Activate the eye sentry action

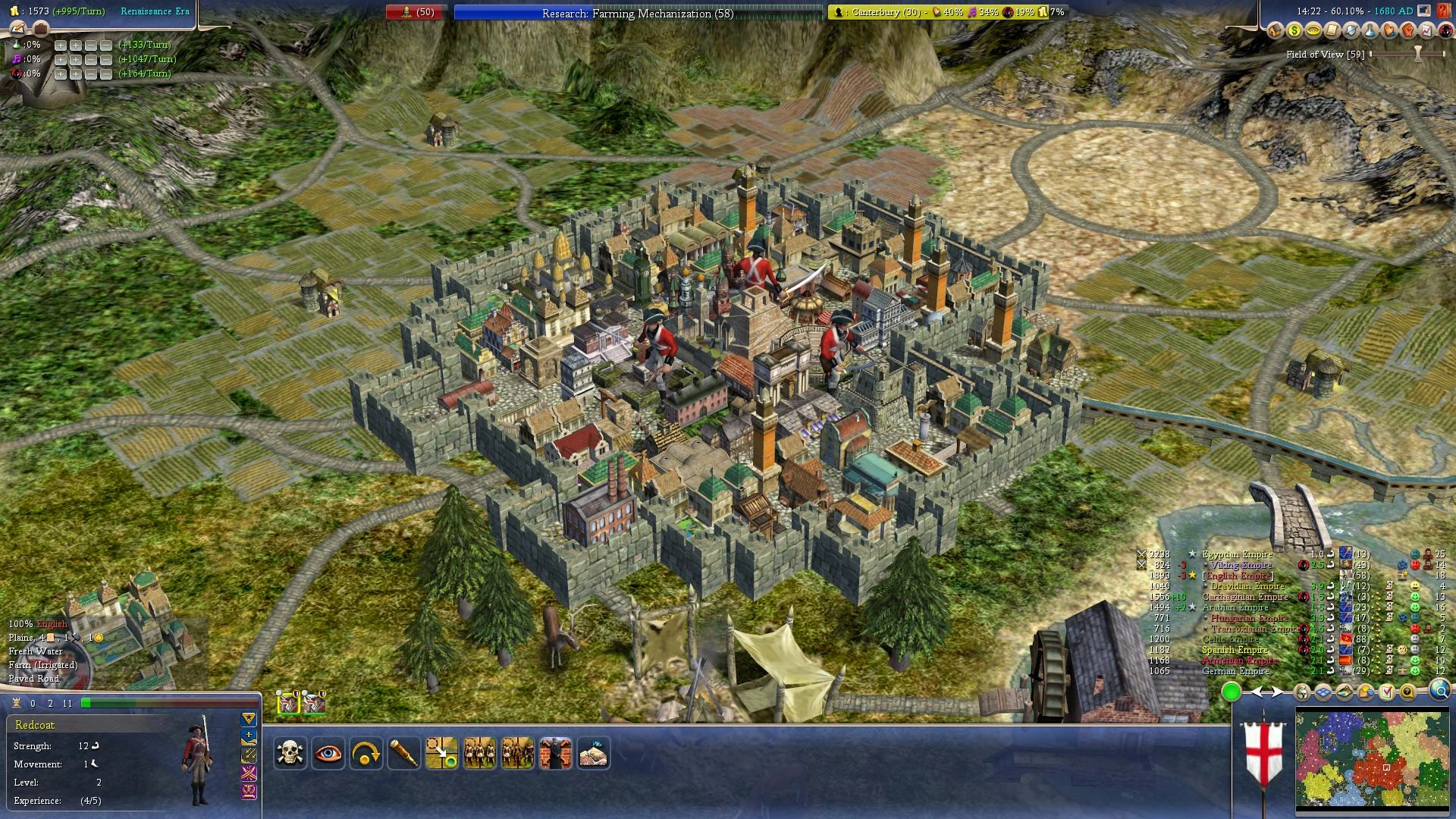pos(328,753)
